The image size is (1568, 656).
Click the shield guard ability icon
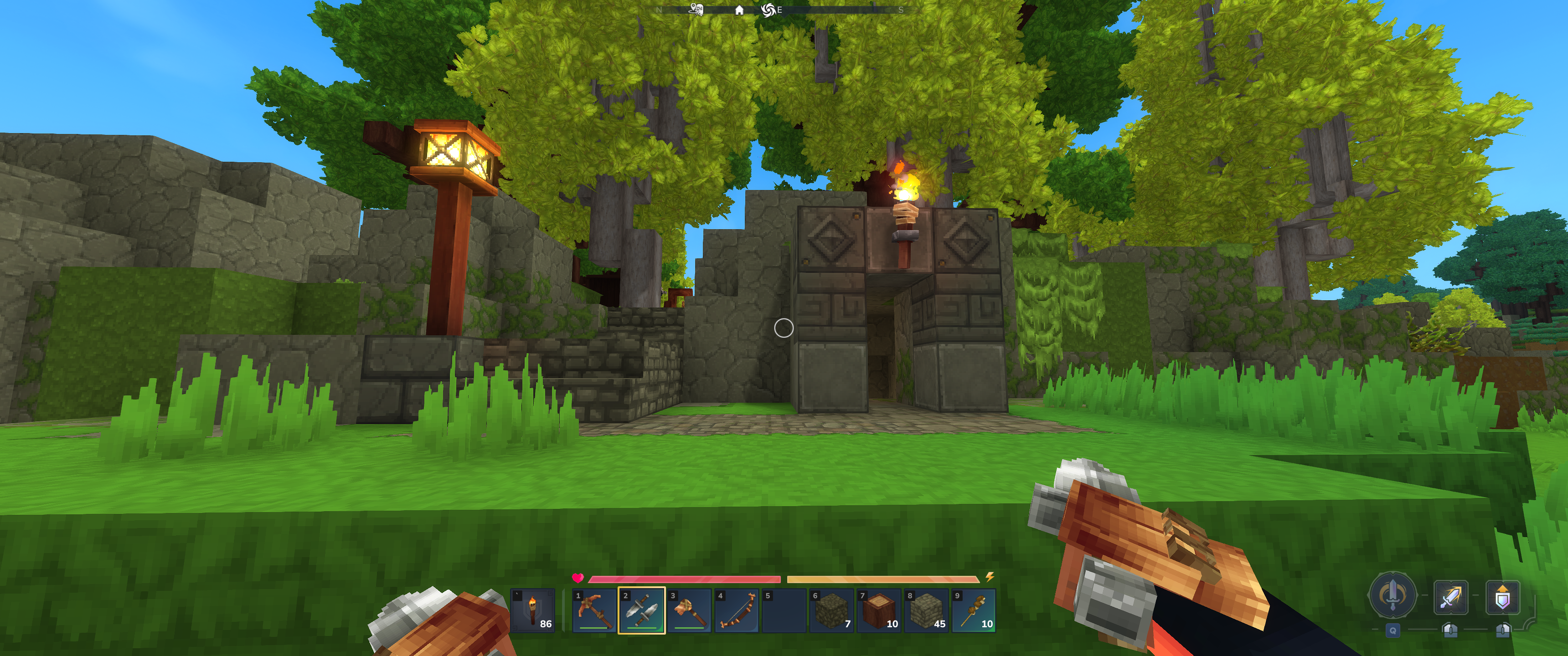1502,597
